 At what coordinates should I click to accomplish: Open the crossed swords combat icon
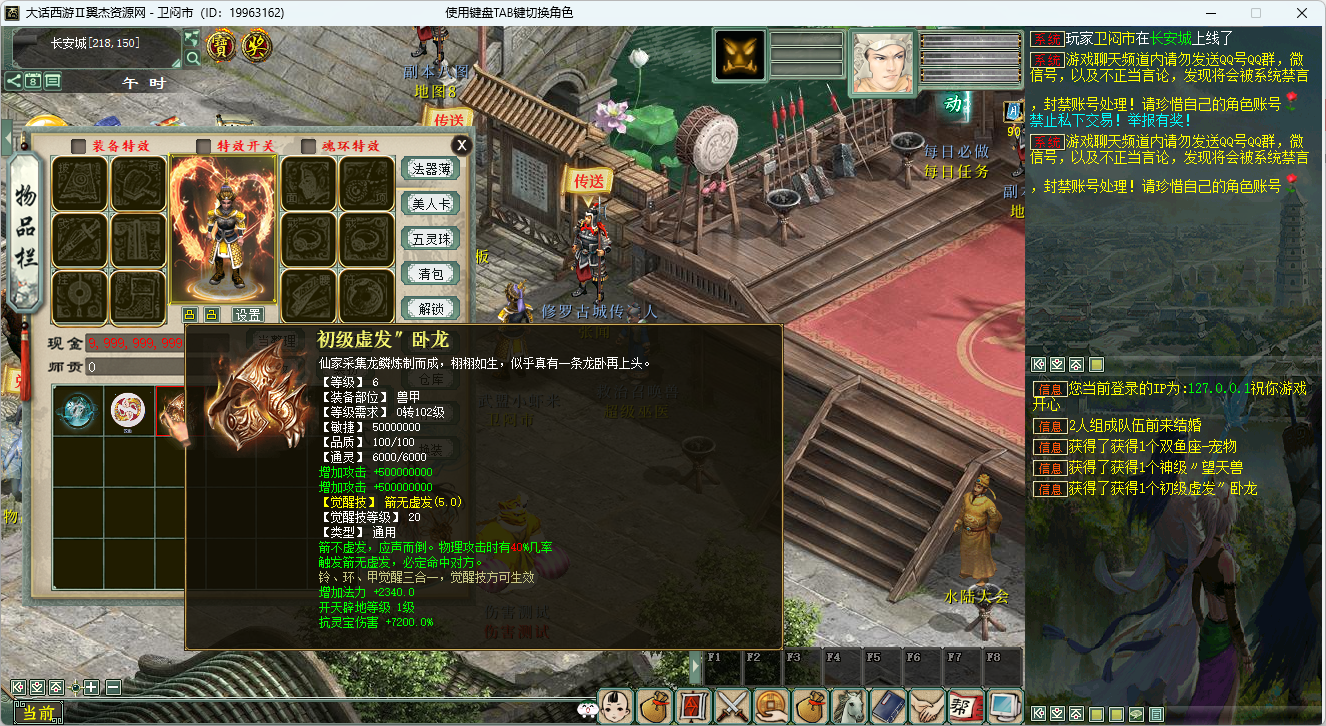pyautogui.click(x=733, y=706)
